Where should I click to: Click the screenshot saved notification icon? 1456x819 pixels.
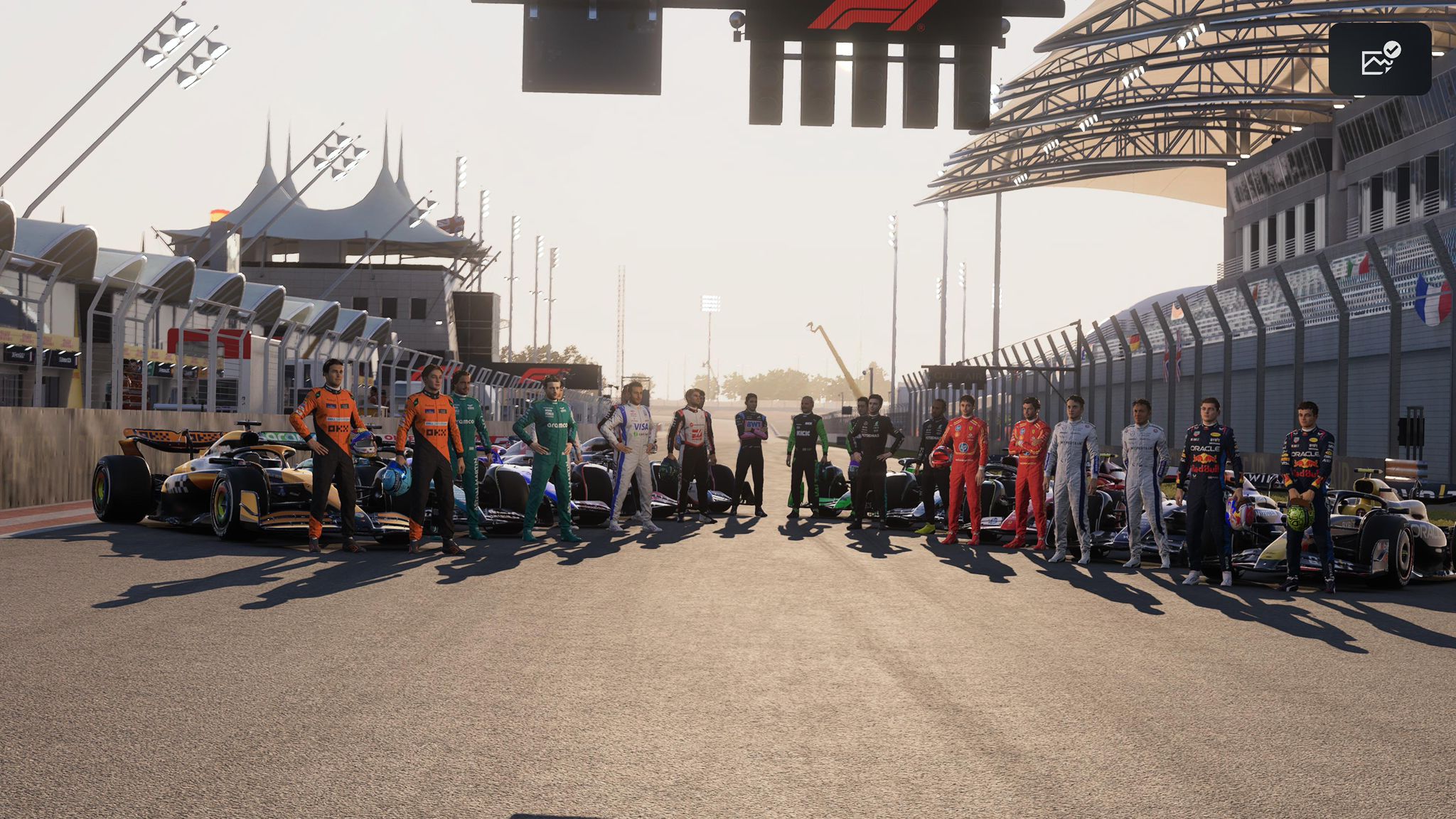coord(1379,59)
